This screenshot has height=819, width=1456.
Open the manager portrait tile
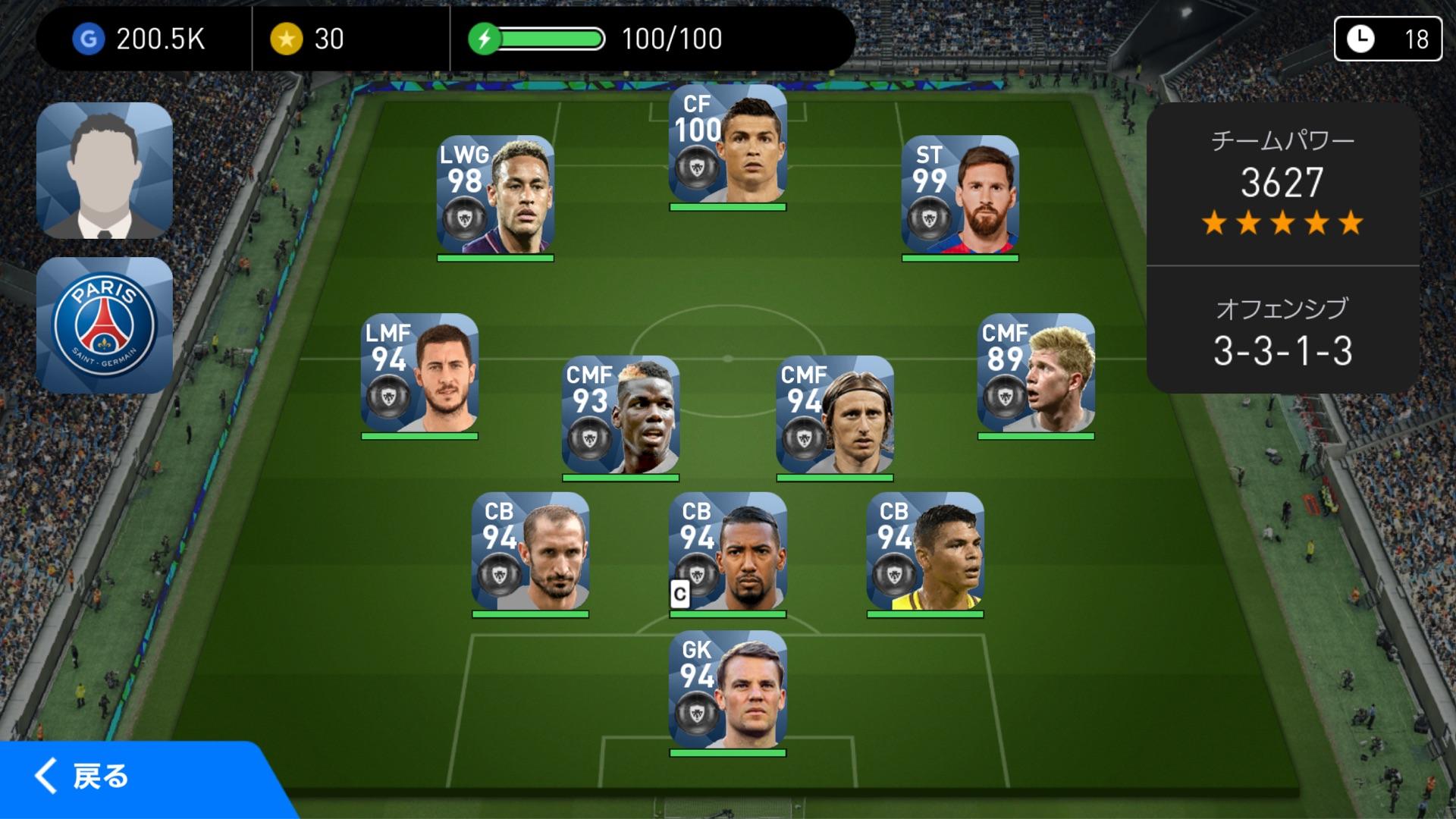pyautogui.click(x=105, y=171)
